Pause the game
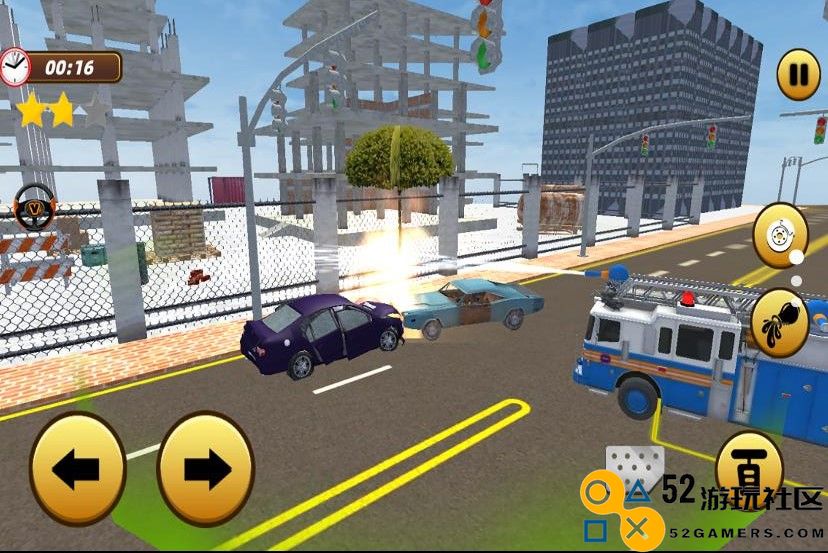 pyautogui.click(x=798, y=73)
